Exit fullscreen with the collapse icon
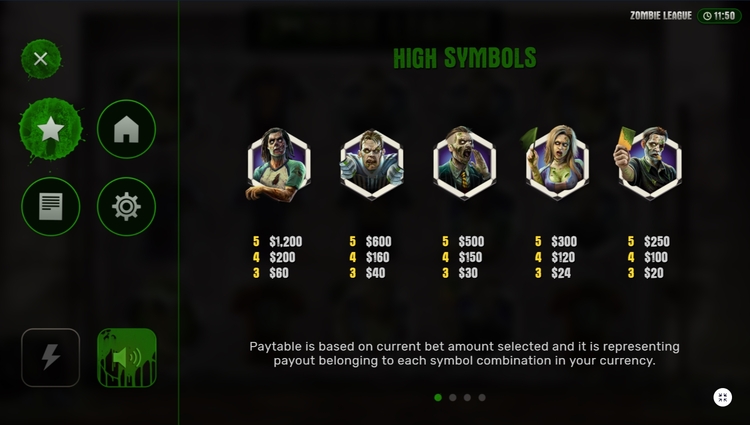The image size is (750, 425). point(722,397)
